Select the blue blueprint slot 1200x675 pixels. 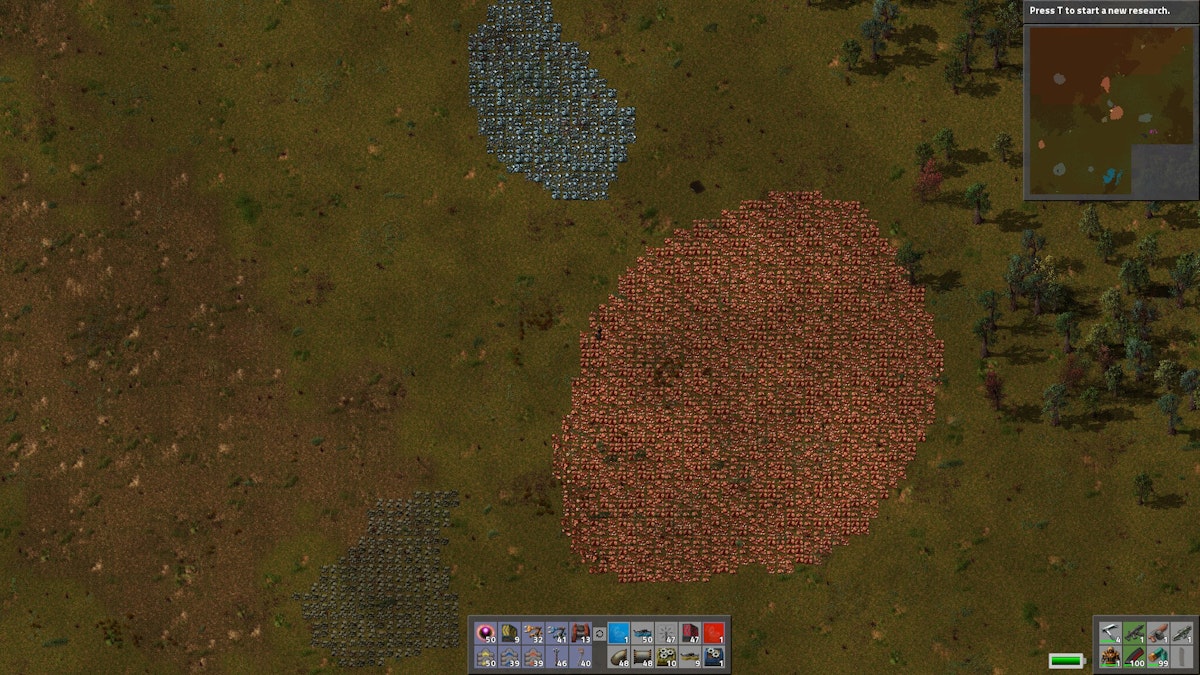[619, 633]
